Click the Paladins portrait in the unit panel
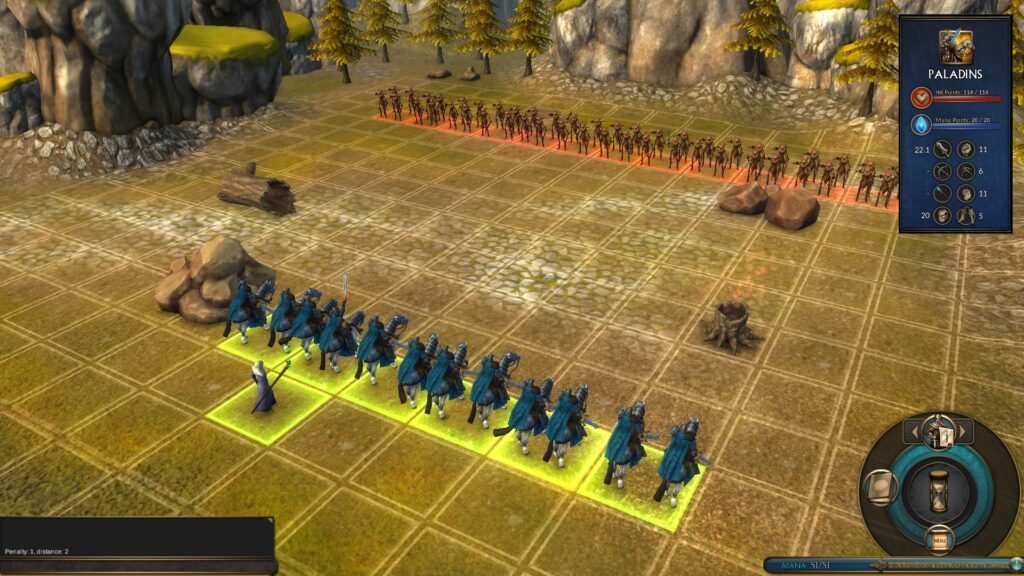Image resolution: width=1024 pixels, height=576 pixels. tap(955, 46)
